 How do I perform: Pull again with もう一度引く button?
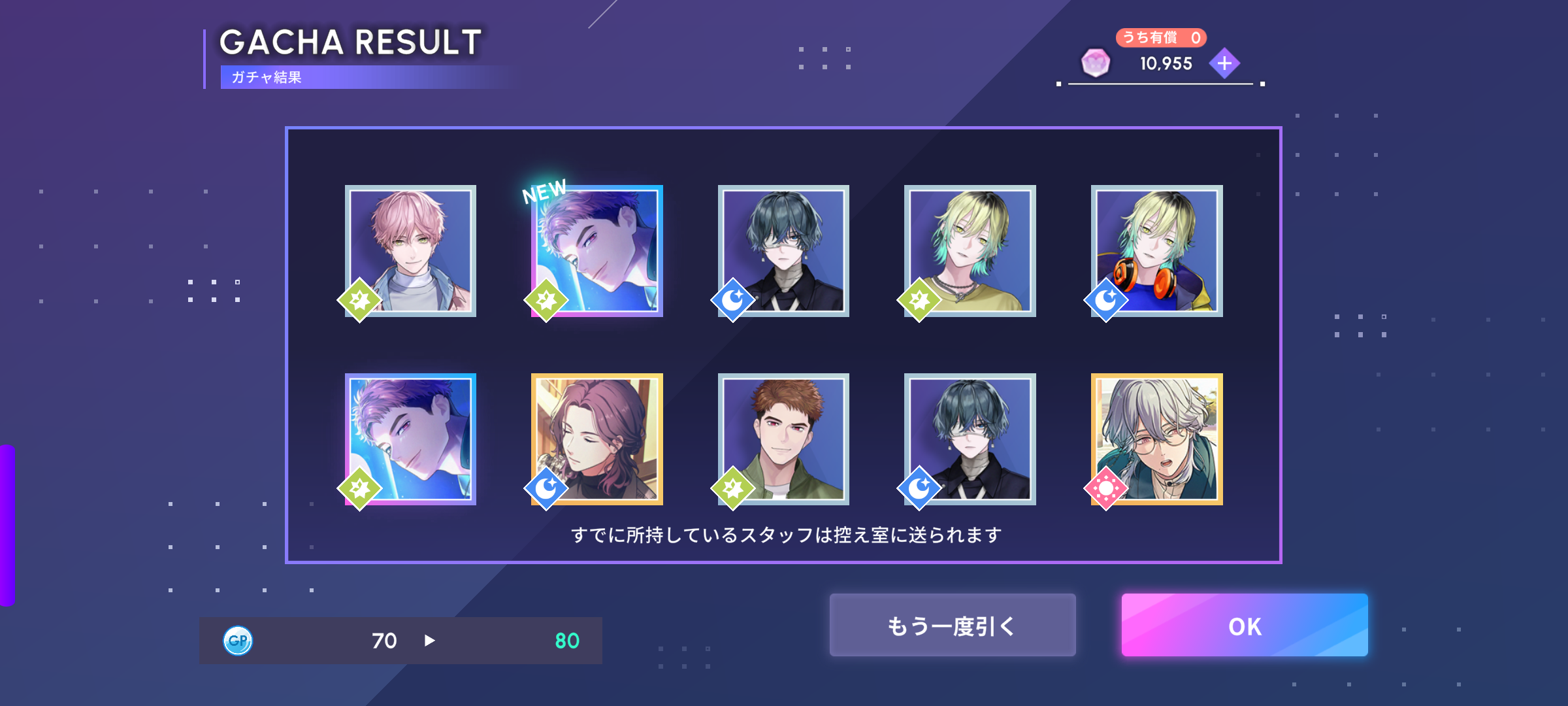point(952,626)
